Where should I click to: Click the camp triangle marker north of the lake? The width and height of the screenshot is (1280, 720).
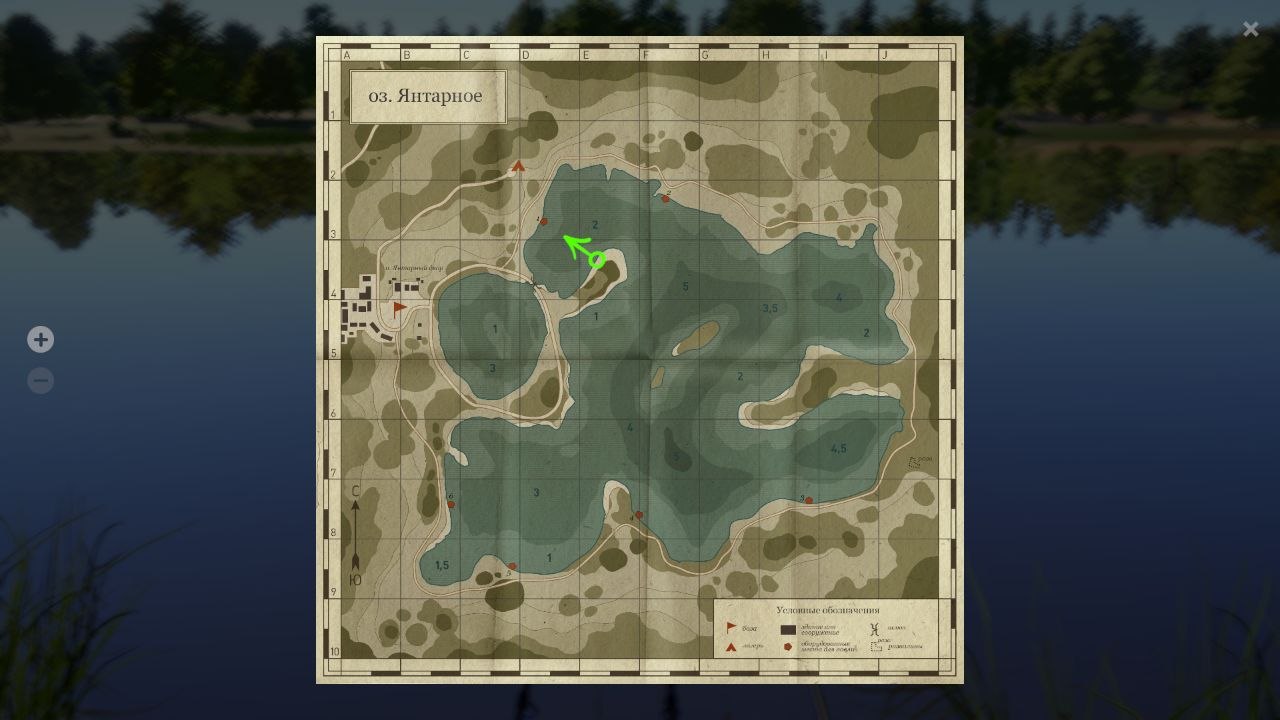[517, 167]
